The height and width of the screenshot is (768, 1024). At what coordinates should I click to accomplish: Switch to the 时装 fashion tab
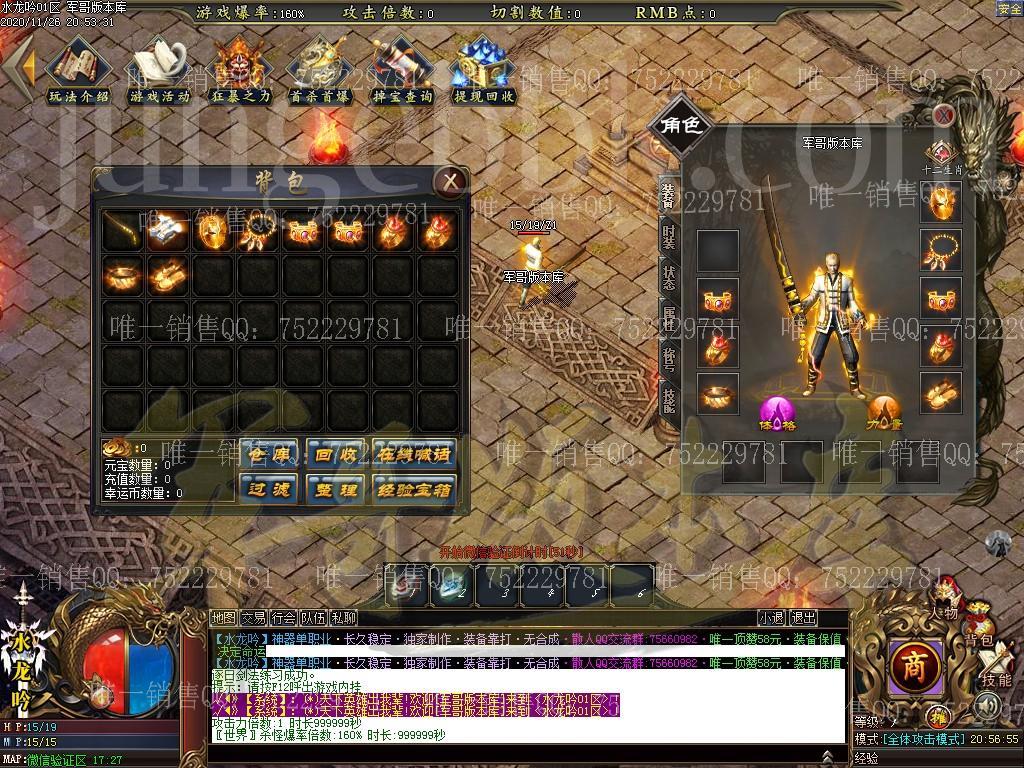tap(668, 237)
